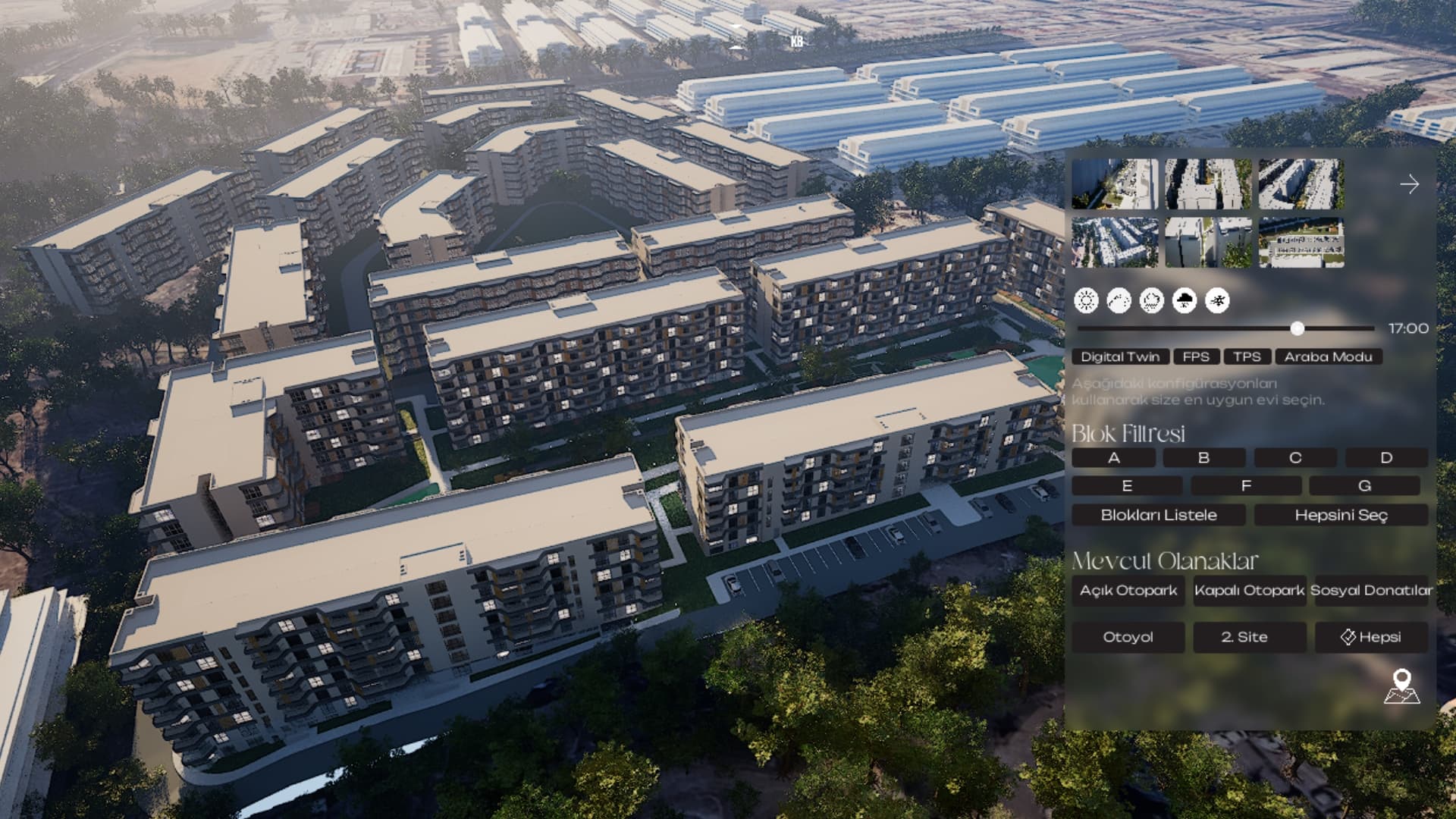Toggle block A in the Blok Filtresi

click(x=1114, y=457)
